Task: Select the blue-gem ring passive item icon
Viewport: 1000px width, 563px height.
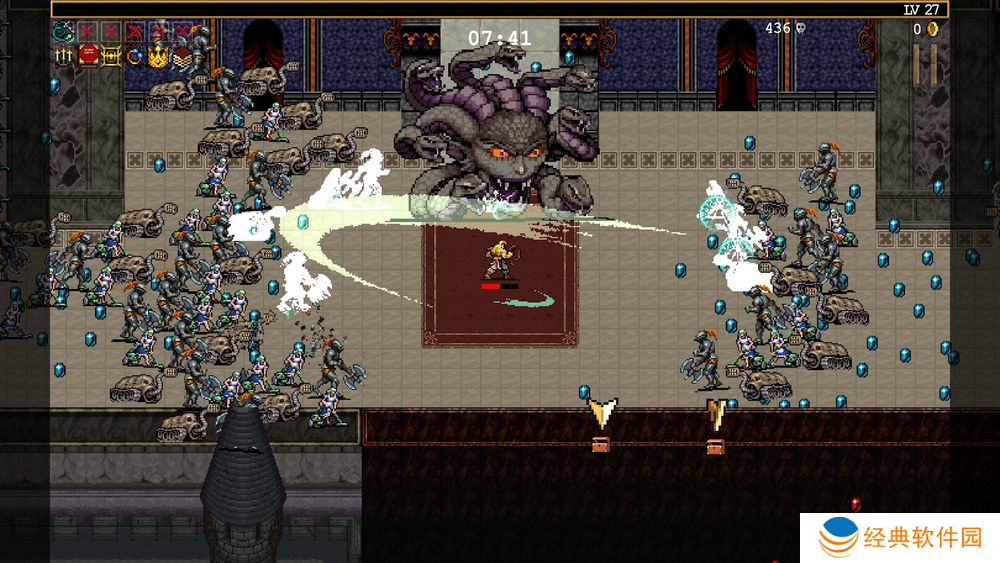Action: (x=135, y=57)
